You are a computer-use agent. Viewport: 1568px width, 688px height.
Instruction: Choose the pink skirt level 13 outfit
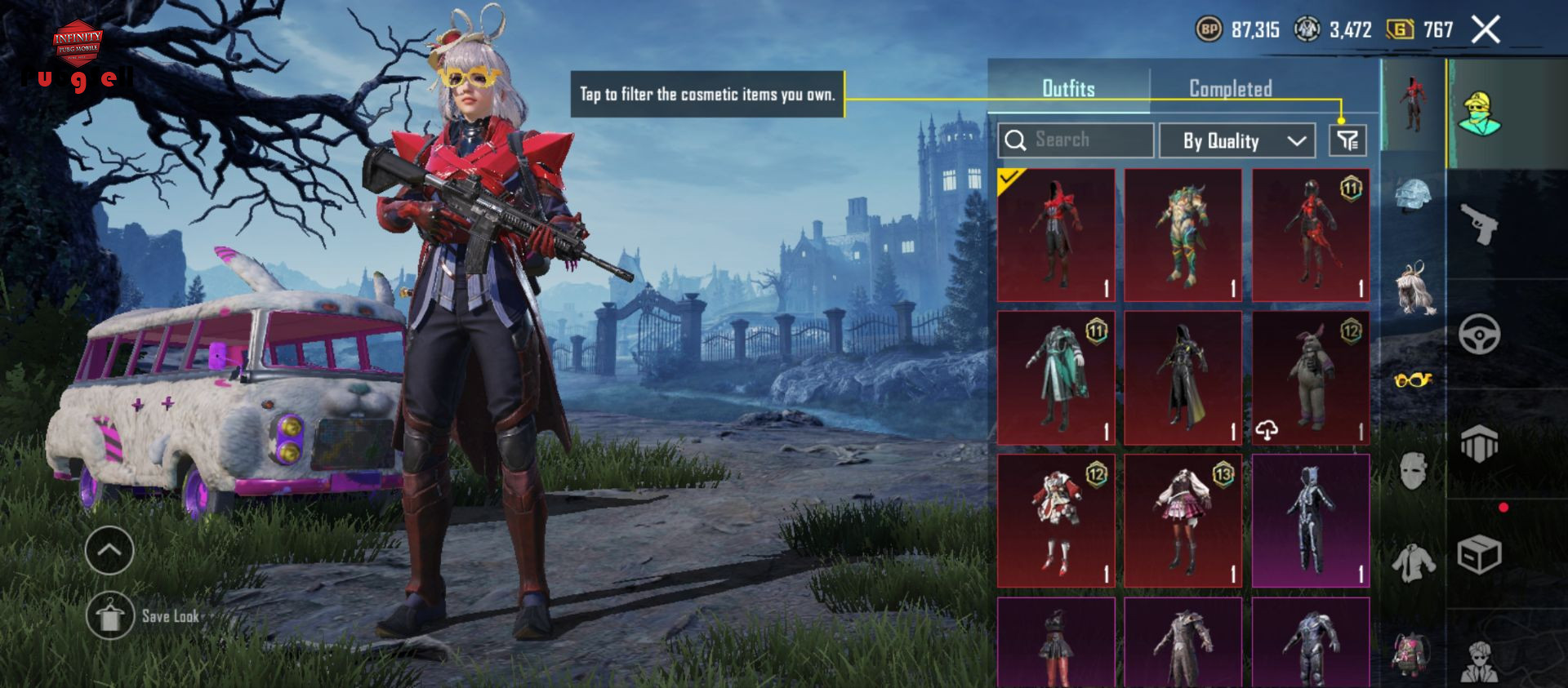tap(1183, 521)
